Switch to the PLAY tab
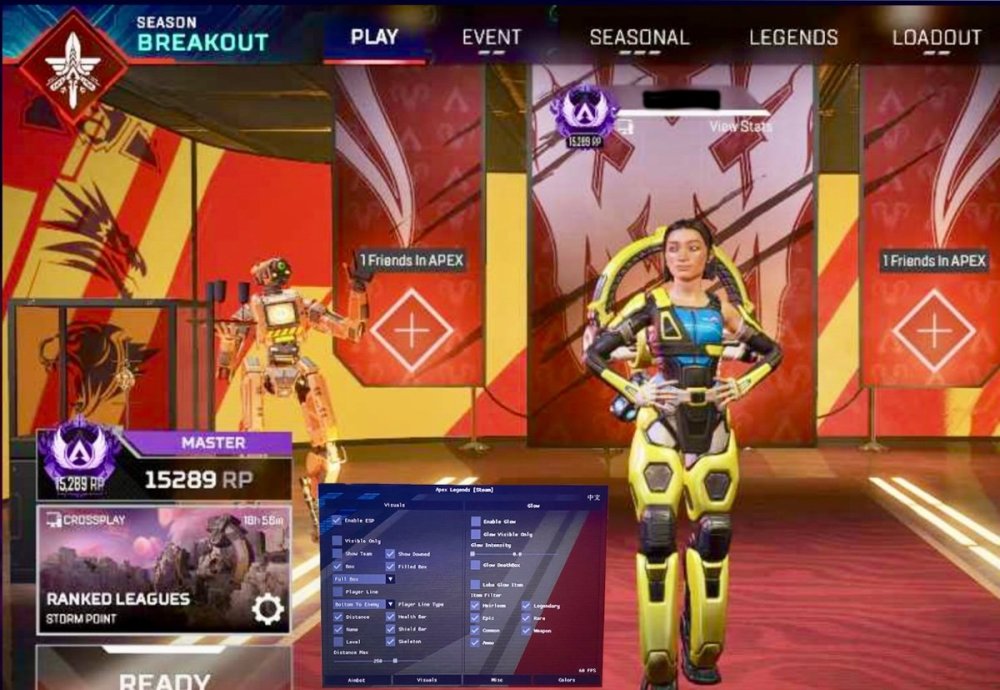 [374, 38]
